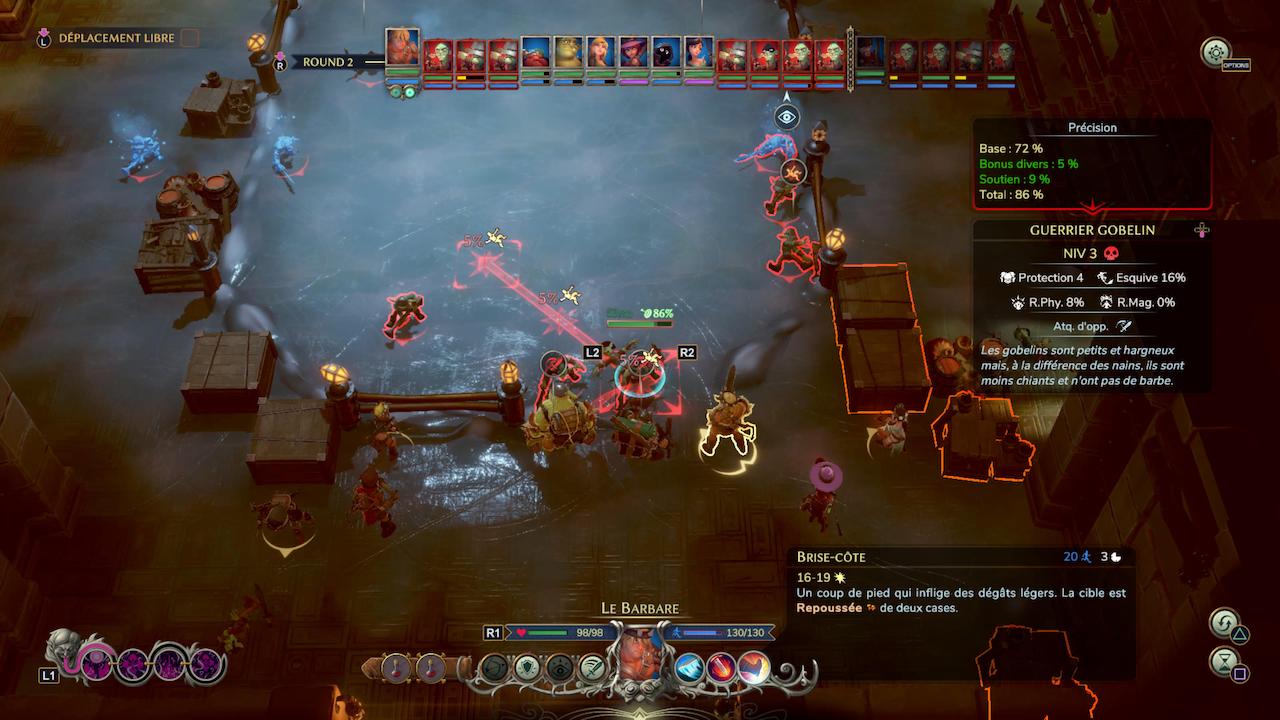Toggle the eye visibility marker over the arena
Screen dimensions: 1280x720
tap(787, 117)
